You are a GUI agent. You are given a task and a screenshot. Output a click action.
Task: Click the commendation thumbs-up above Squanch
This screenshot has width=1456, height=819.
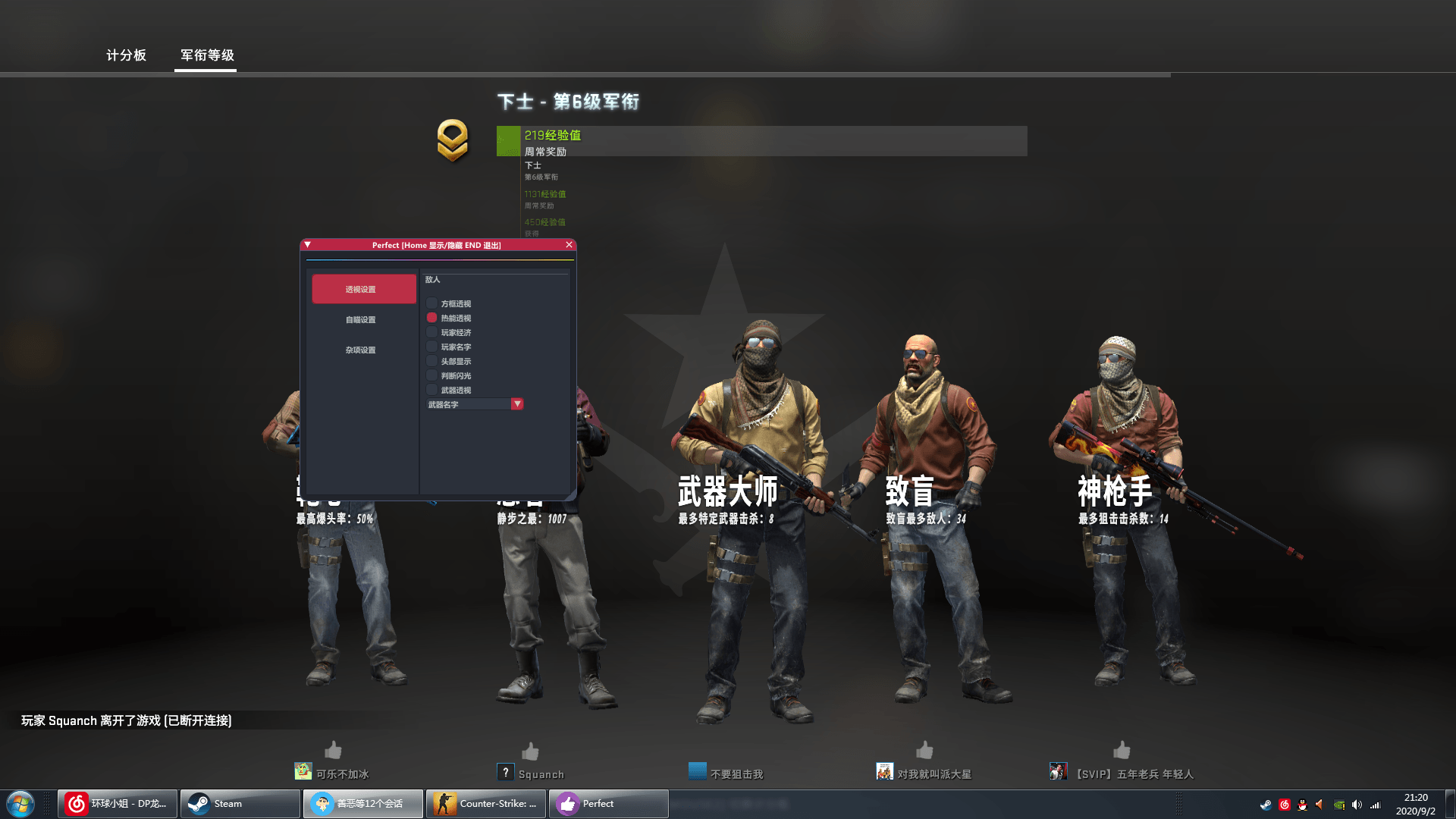[x=531, y=751]
